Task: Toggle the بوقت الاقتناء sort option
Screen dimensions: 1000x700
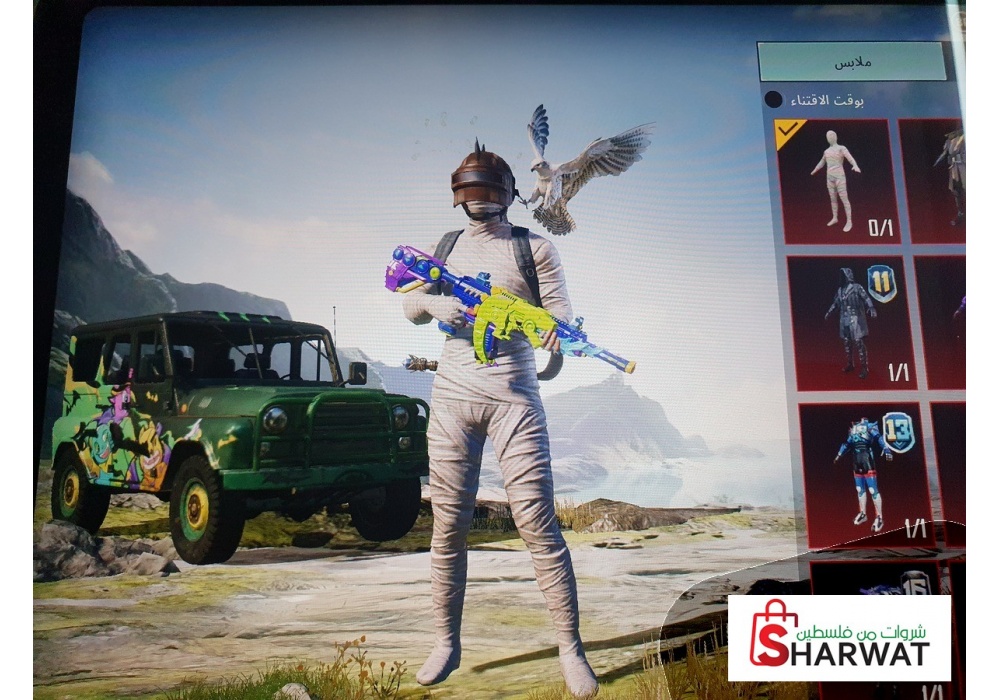Action: click(774, 100)
